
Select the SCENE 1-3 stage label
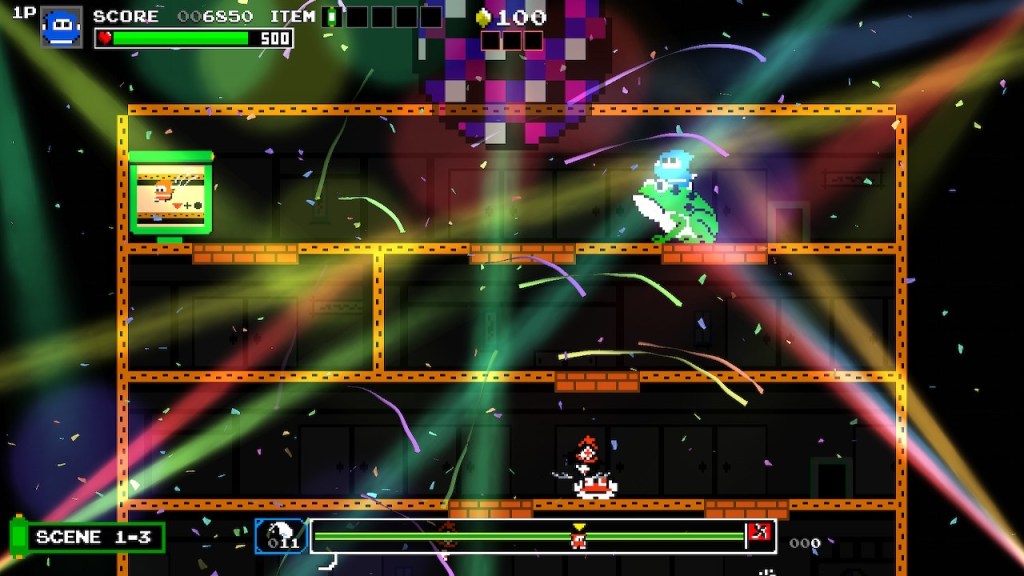[92, 537]
